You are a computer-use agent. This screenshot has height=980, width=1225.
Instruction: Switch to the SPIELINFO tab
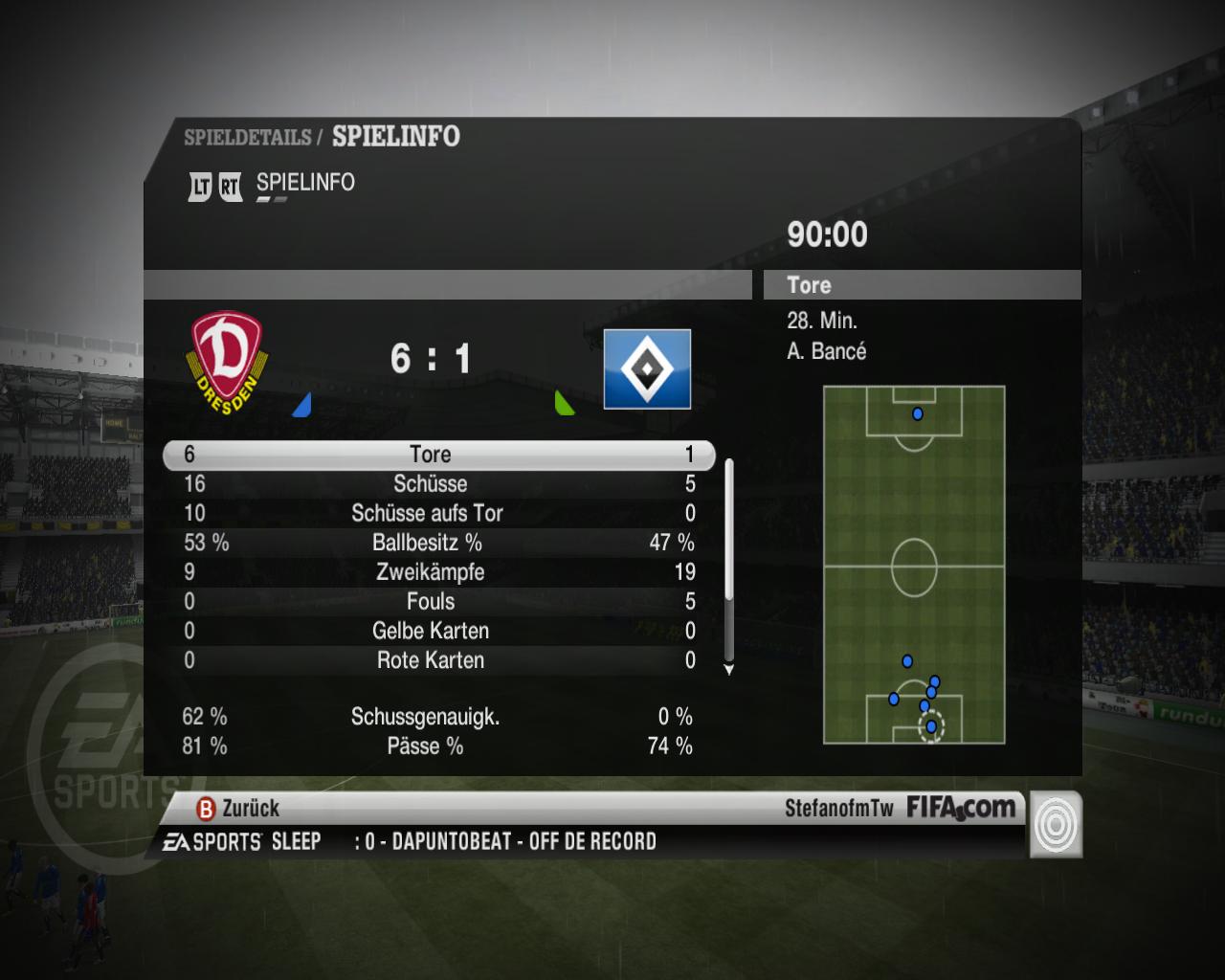point(304,183)
